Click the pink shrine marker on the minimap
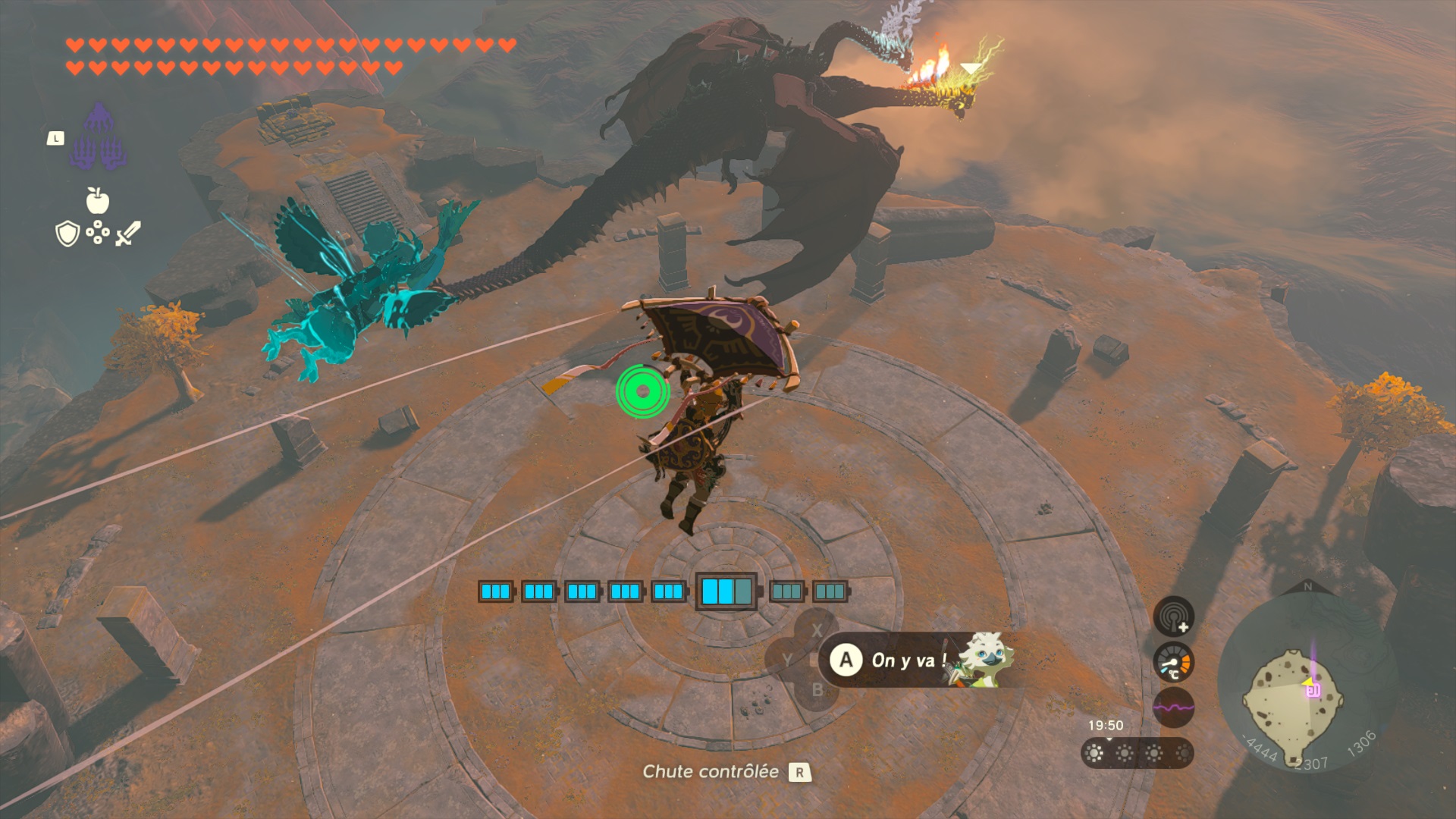The width and height of the screenshot is (1456, 819). 1313,689
